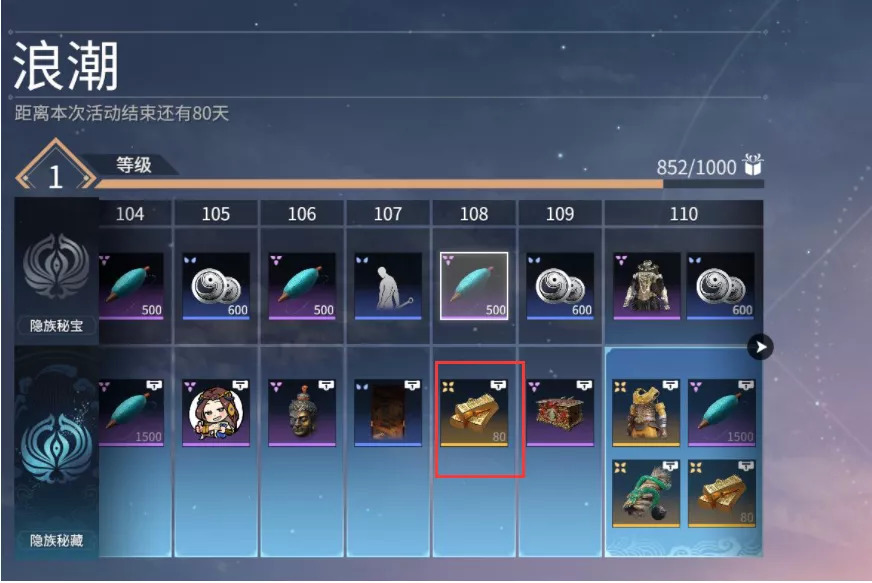The height and width of the screenshot is (583, 872).
Task: Pick the level 106 bronze head reward
Action: point(302,412)
